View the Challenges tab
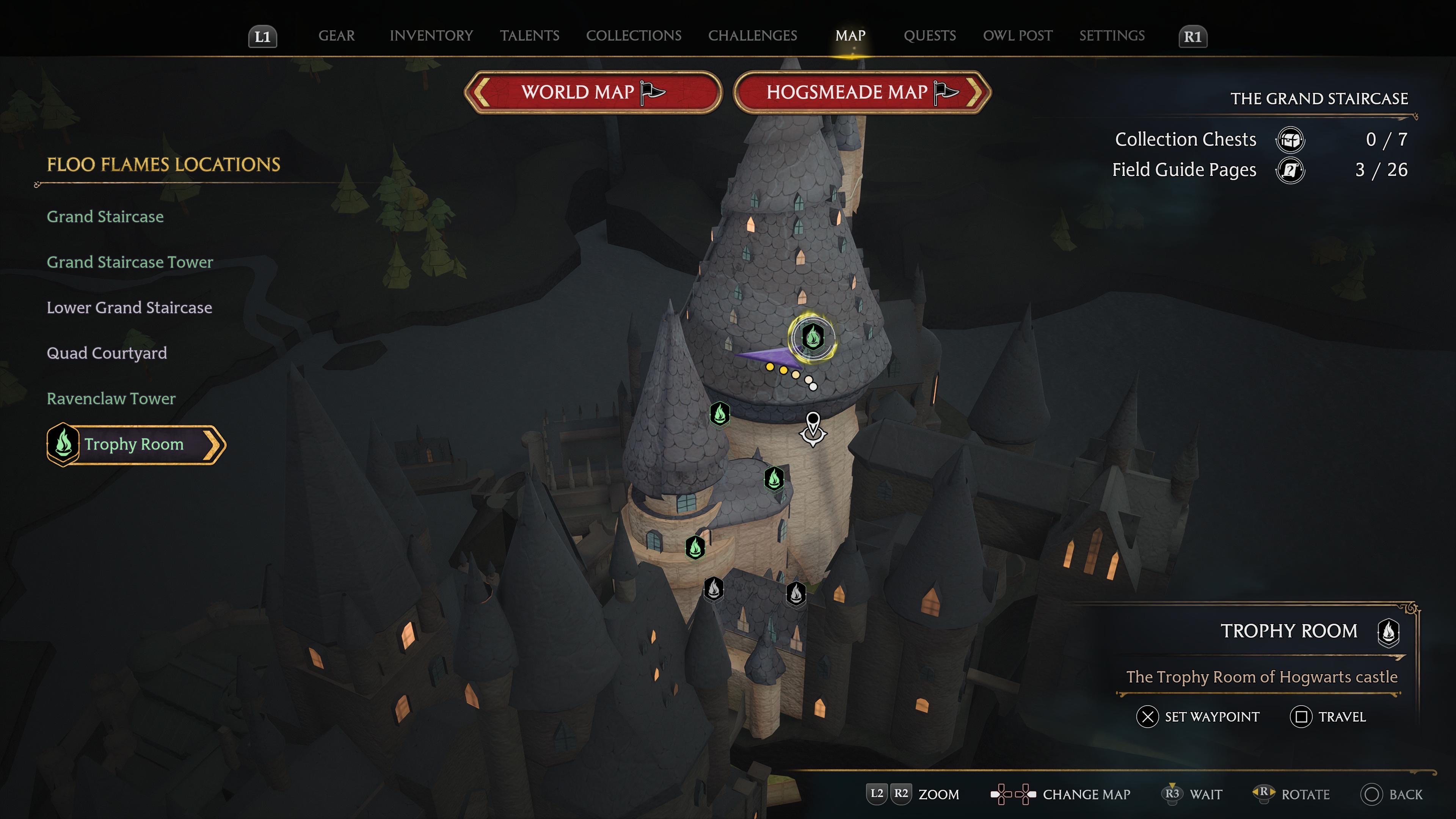The height and width of the screenshot is (819, 1456). tap(752, 36)
